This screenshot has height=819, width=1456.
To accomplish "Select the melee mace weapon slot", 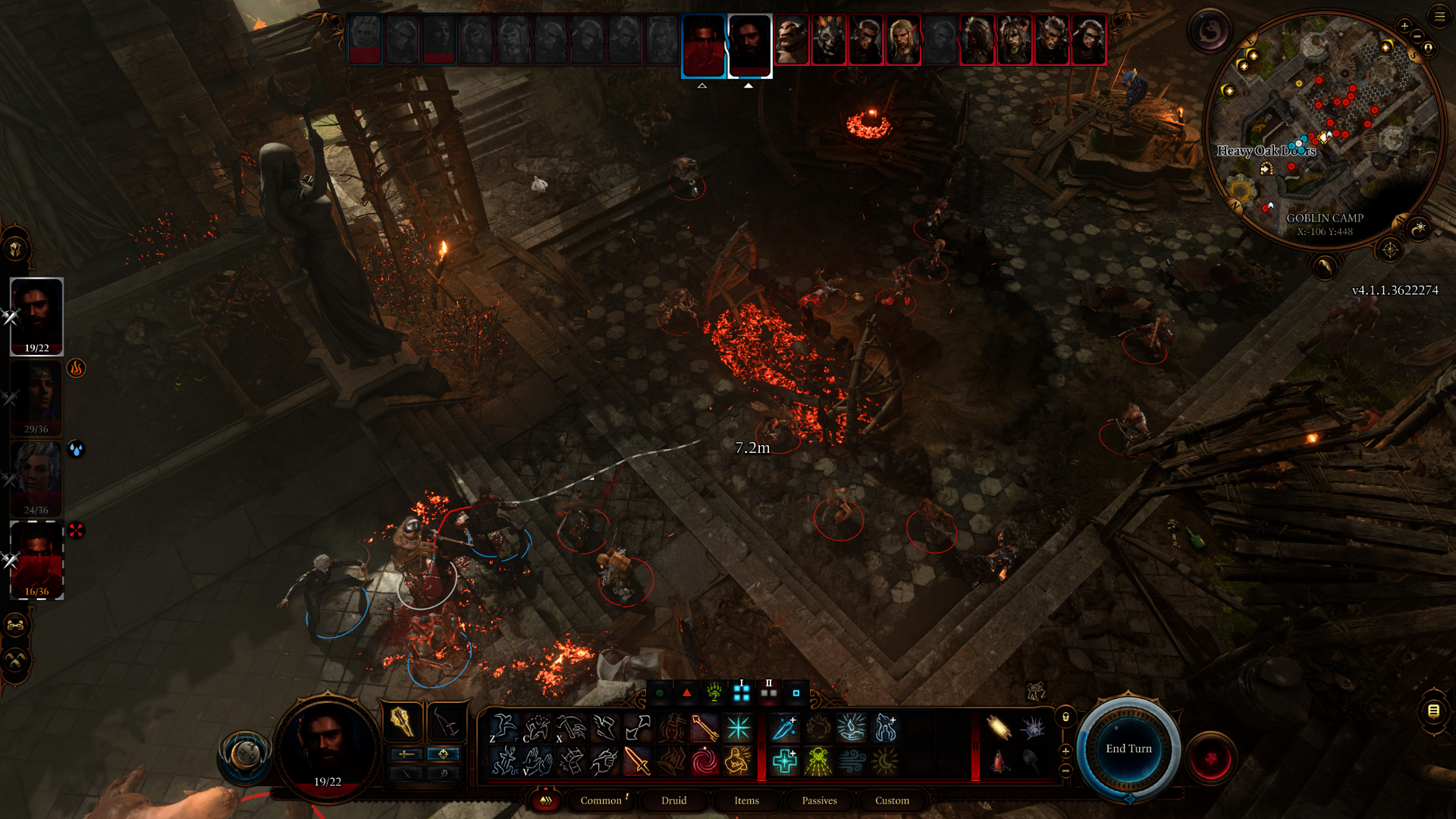I will [x=402, y=721].
